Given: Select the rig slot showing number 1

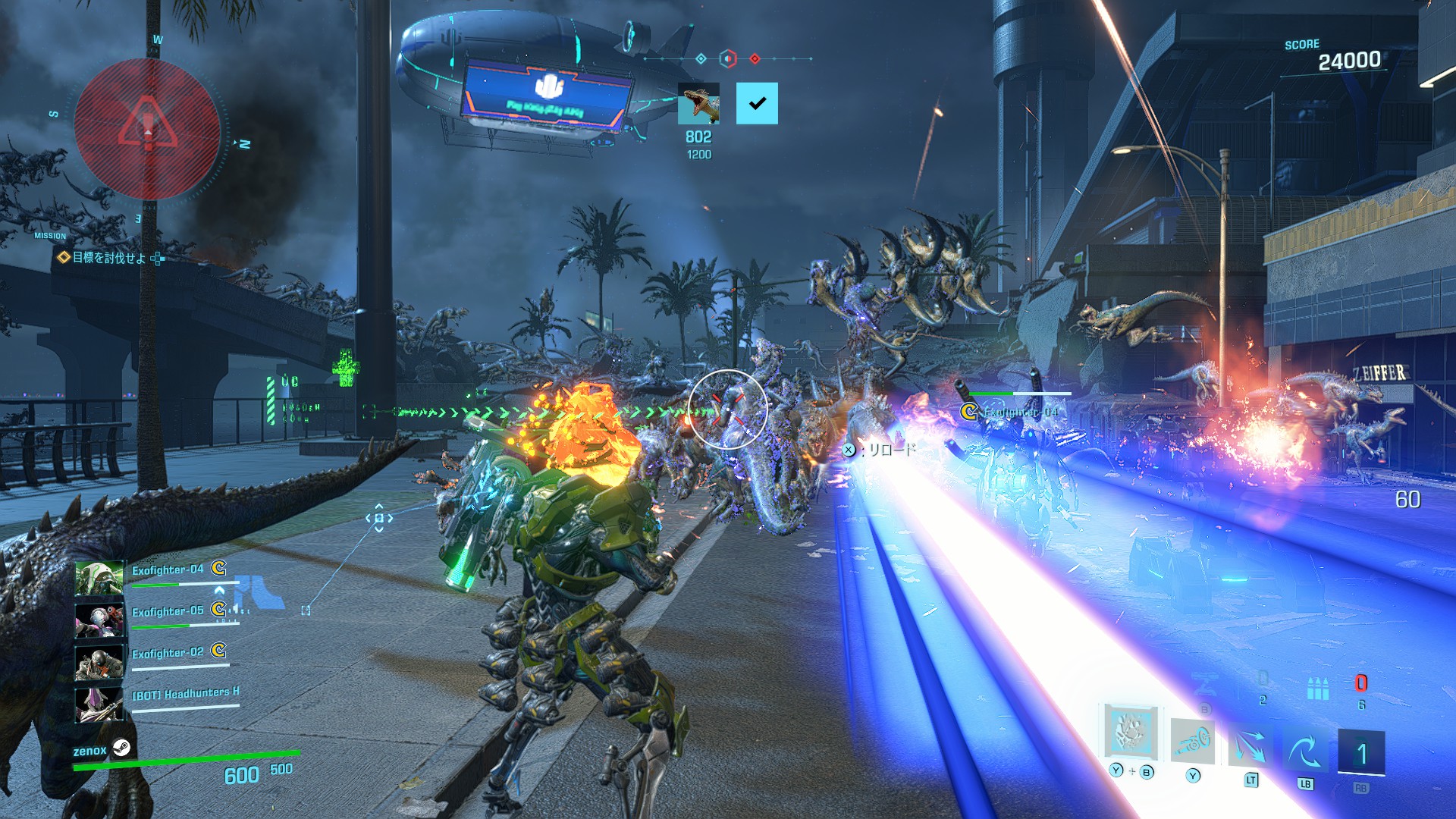Looking at the screenshot, I should click(x=1361, y=752).
